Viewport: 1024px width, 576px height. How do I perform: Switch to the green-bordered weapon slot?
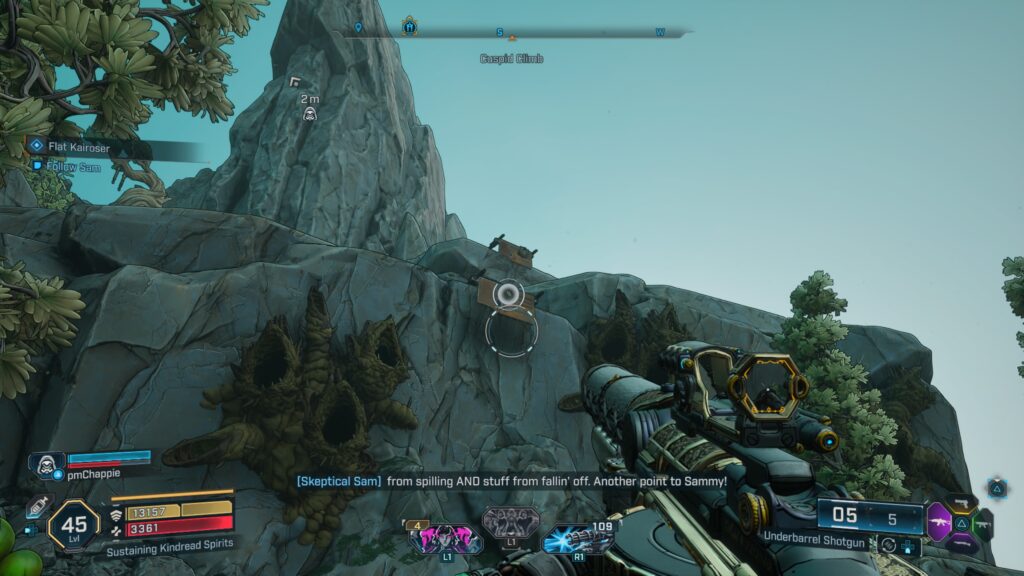pyautogui.click(x=984, y=523)
